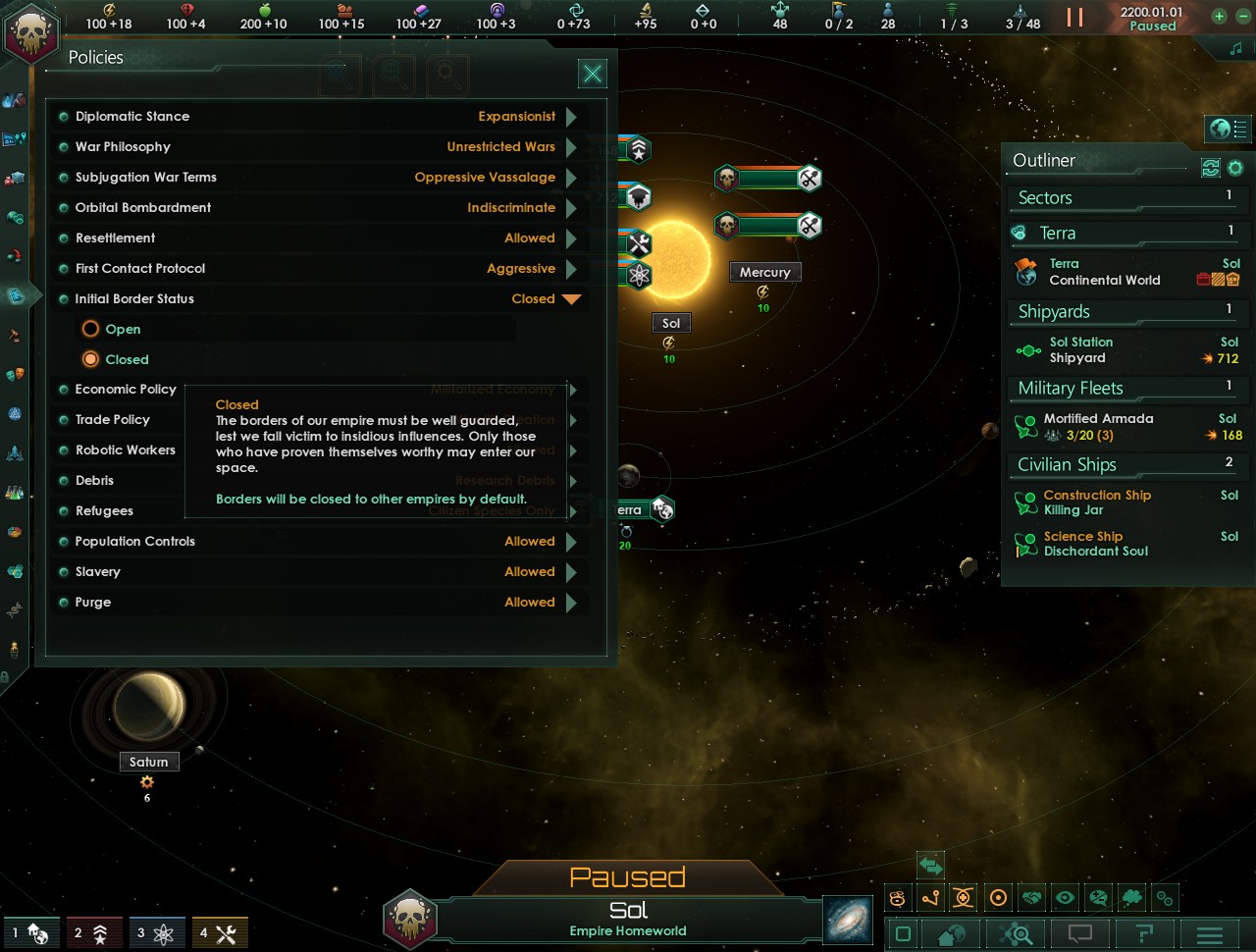Viewport: 1256px width, 952px height.
Task: Expand Population Controls policy
Action: (x=571, y=542)
